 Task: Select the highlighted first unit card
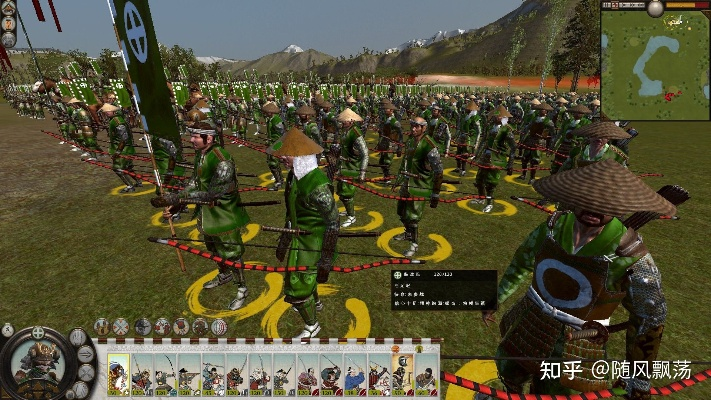coord(119,375)
